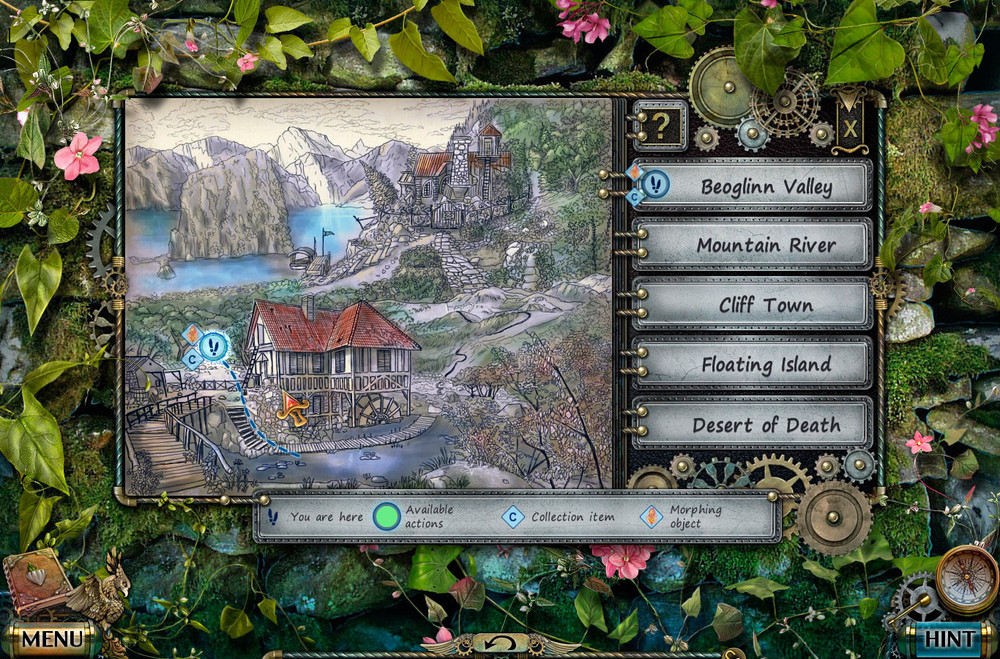Use the Hint button

[945, 637]
